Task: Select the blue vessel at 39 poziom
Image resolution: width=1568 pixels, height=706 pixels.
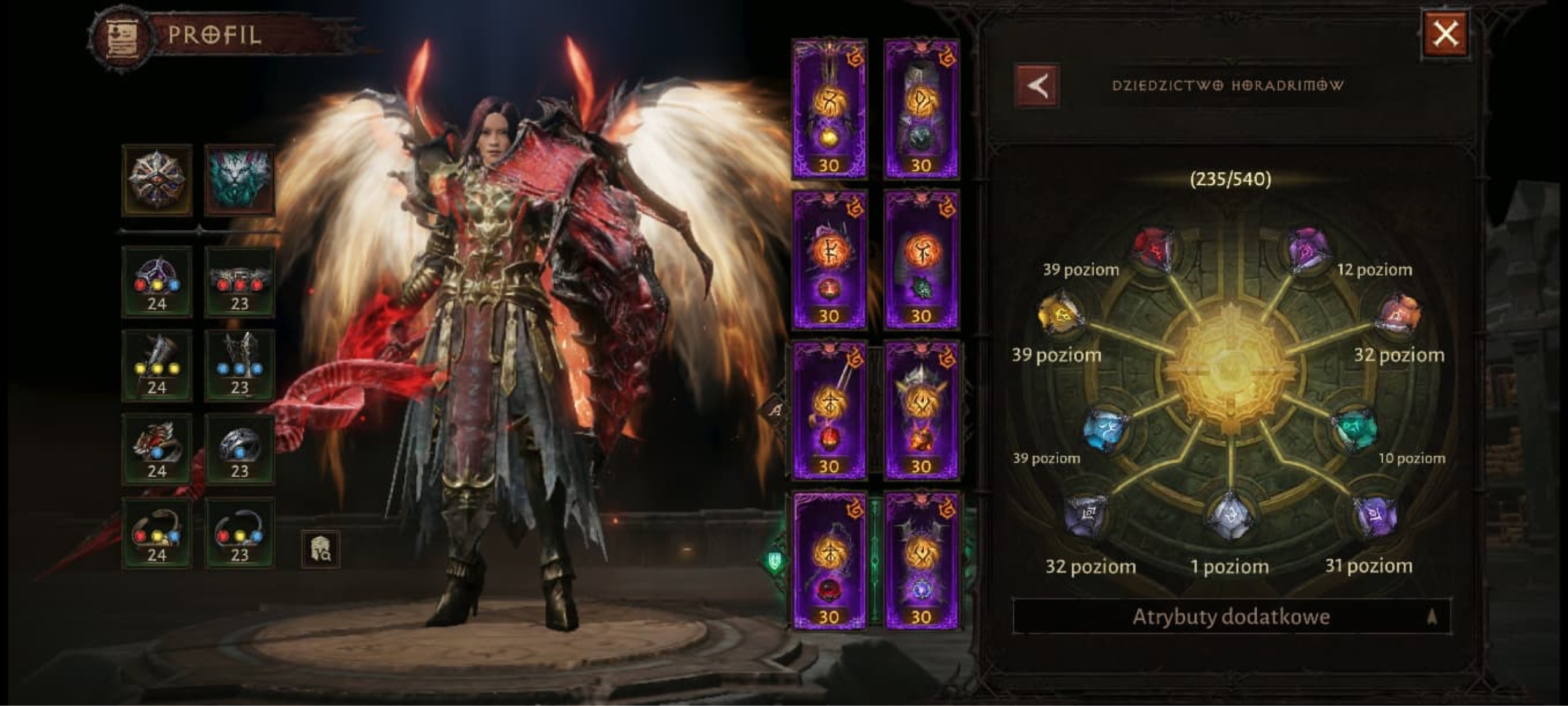Action: [1106, 430]
